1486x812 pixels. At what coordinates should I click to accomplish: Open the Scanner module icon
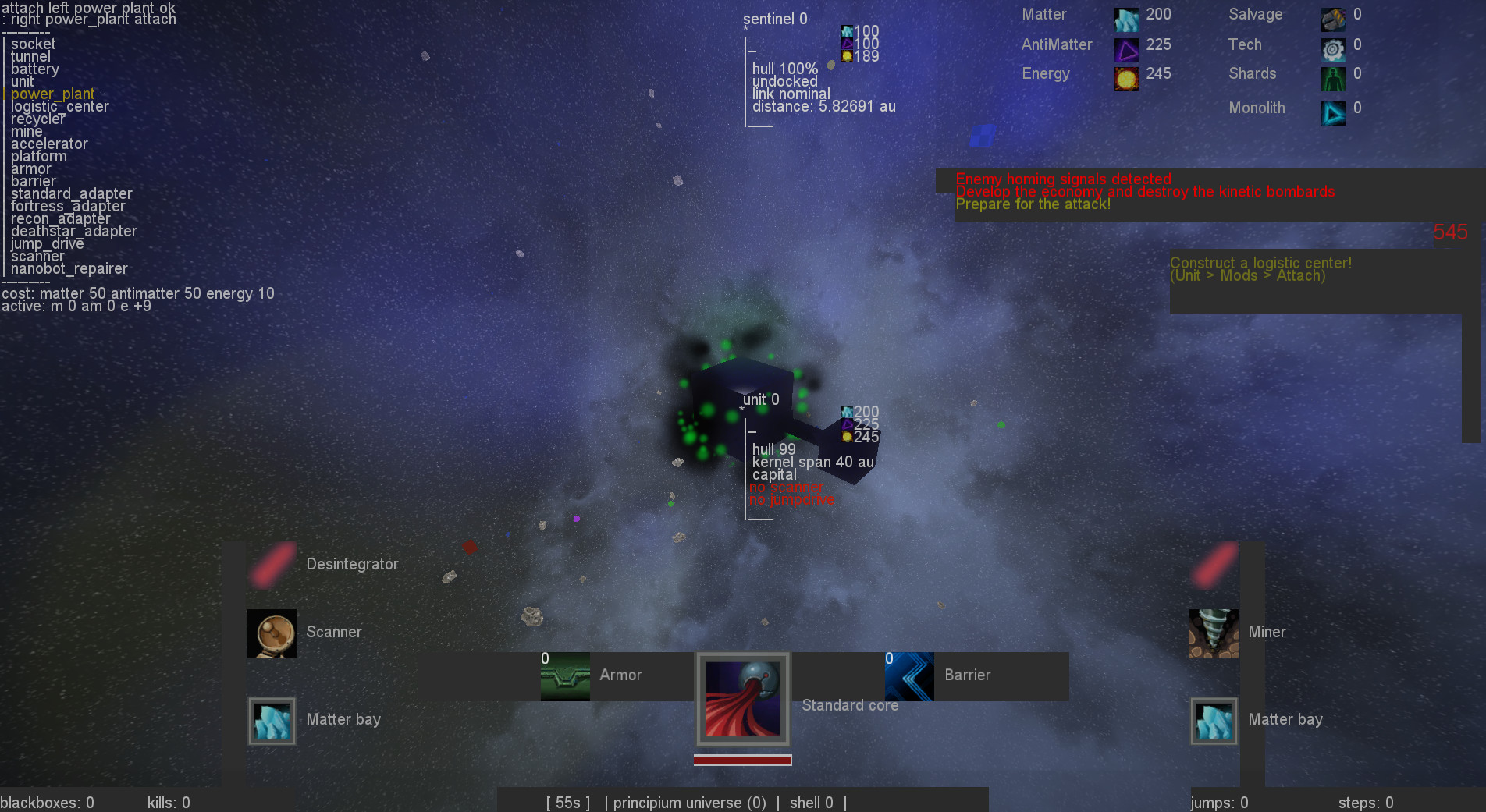(x=271, y=633)
